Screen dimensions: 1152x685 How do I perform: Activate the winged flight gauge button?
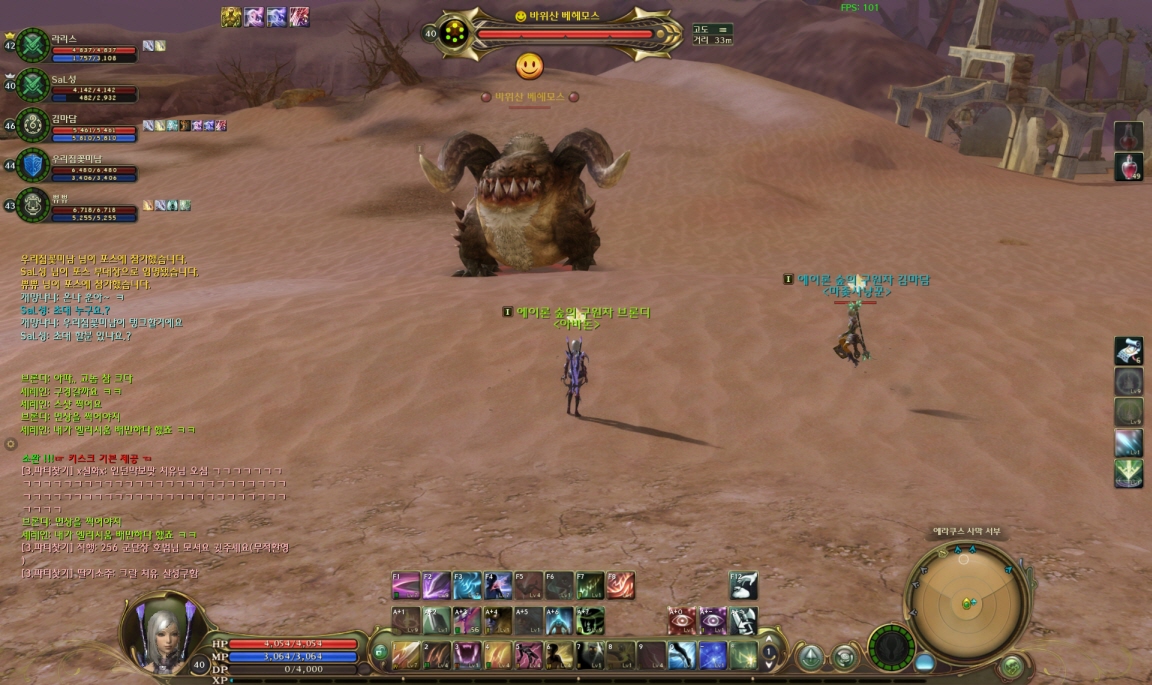click(889, 647)
